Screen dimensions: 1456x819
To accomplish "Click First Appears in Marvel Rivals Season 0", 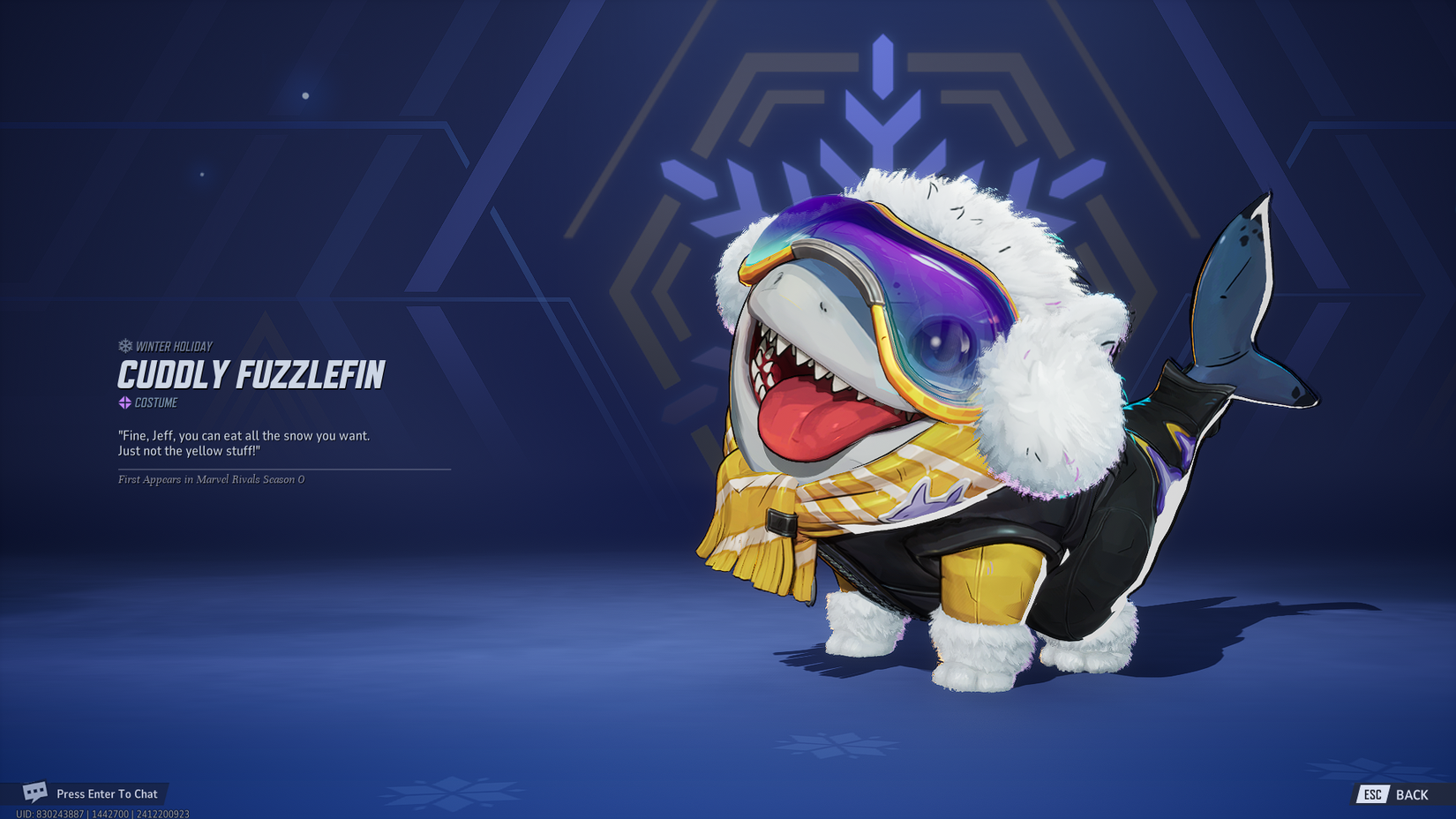I will 209,480.
